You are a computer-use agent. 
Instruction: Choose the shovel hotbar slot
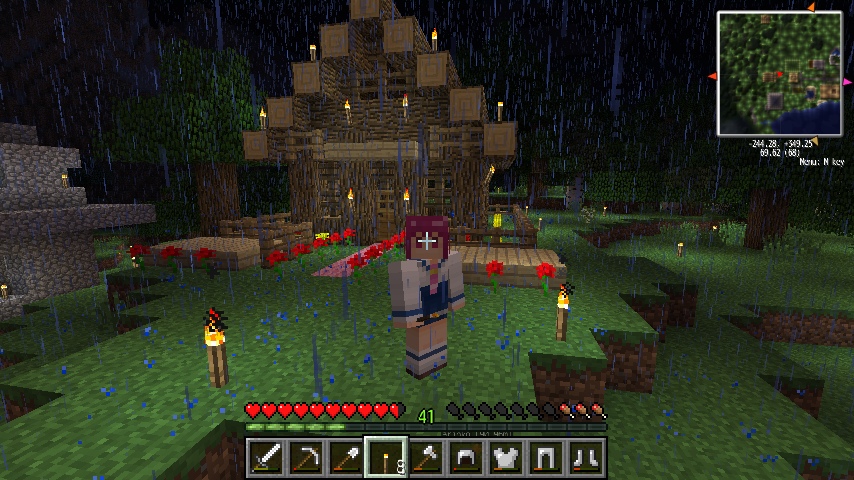coord(345,458)
